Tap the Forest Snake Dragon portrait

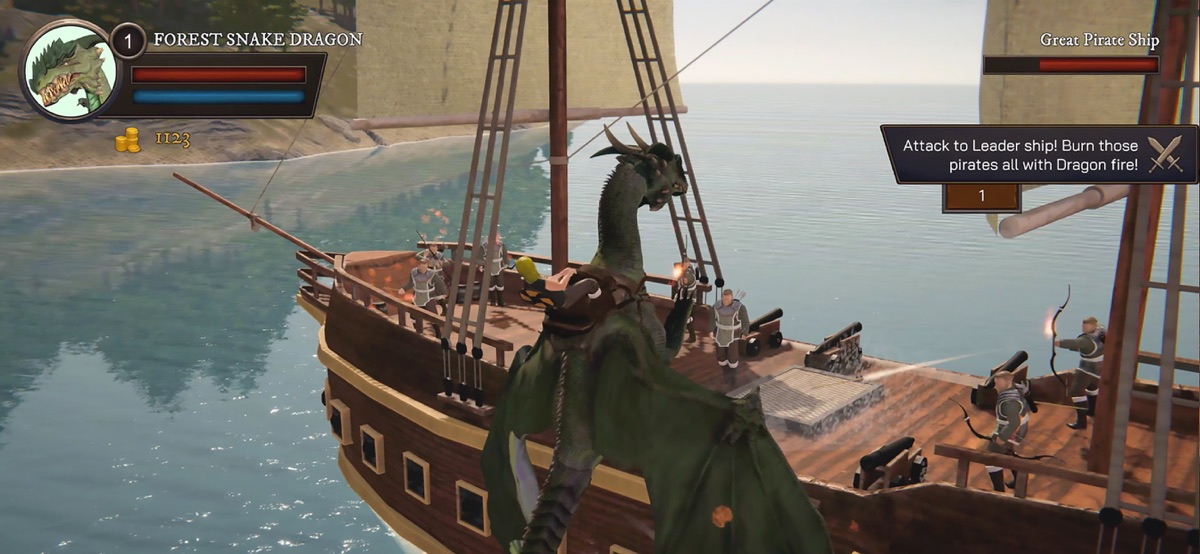coord(69,70)
